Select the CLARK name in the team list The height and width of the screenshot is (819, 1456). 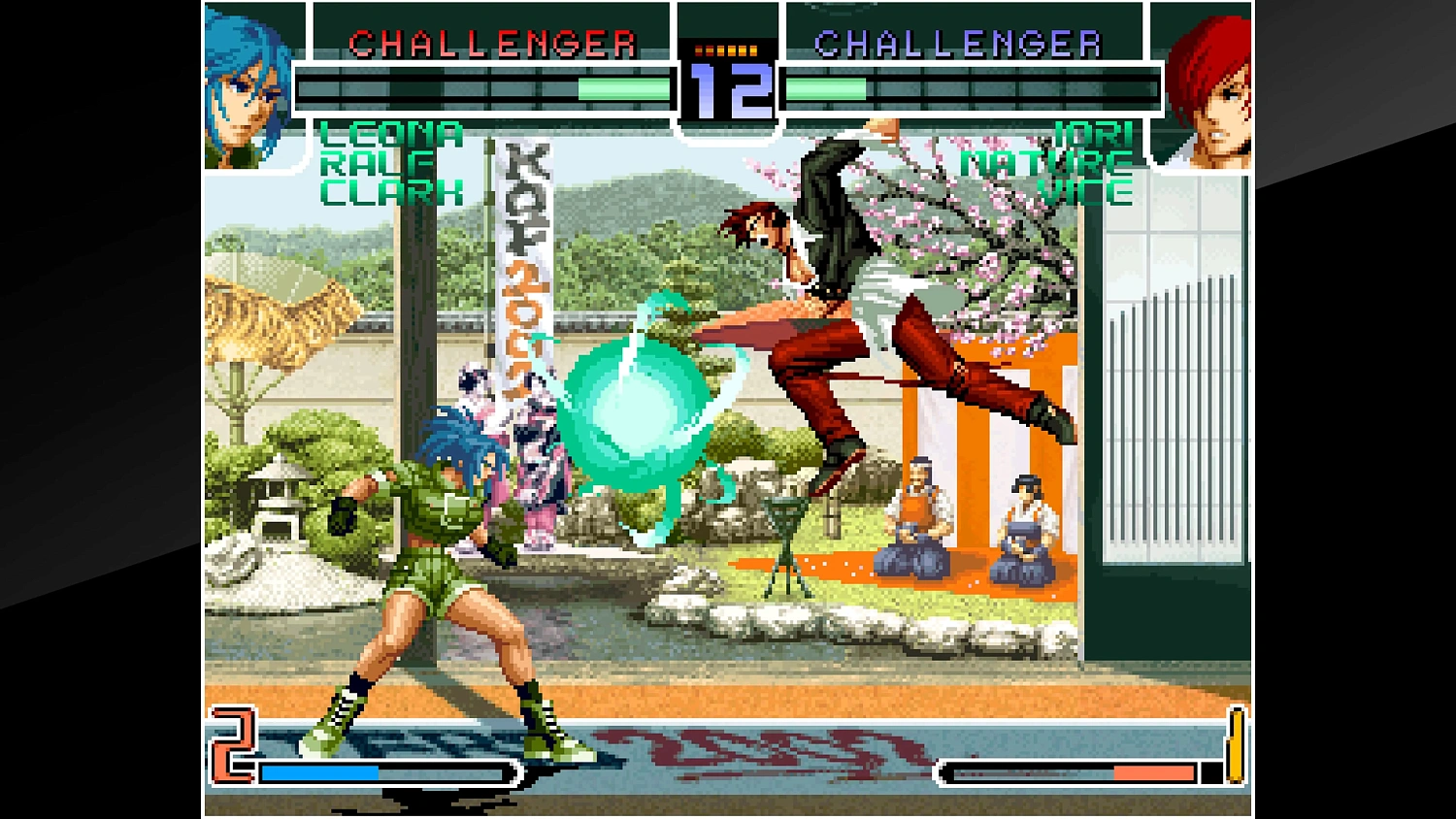pyautogui.click(x=388, y=190)
